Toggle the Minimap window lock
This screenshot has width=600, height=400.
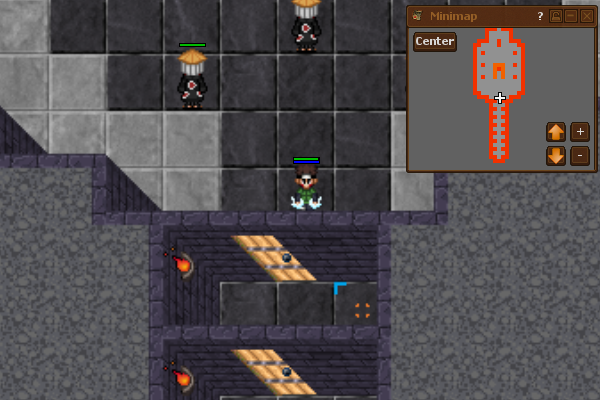click(556, 16)
